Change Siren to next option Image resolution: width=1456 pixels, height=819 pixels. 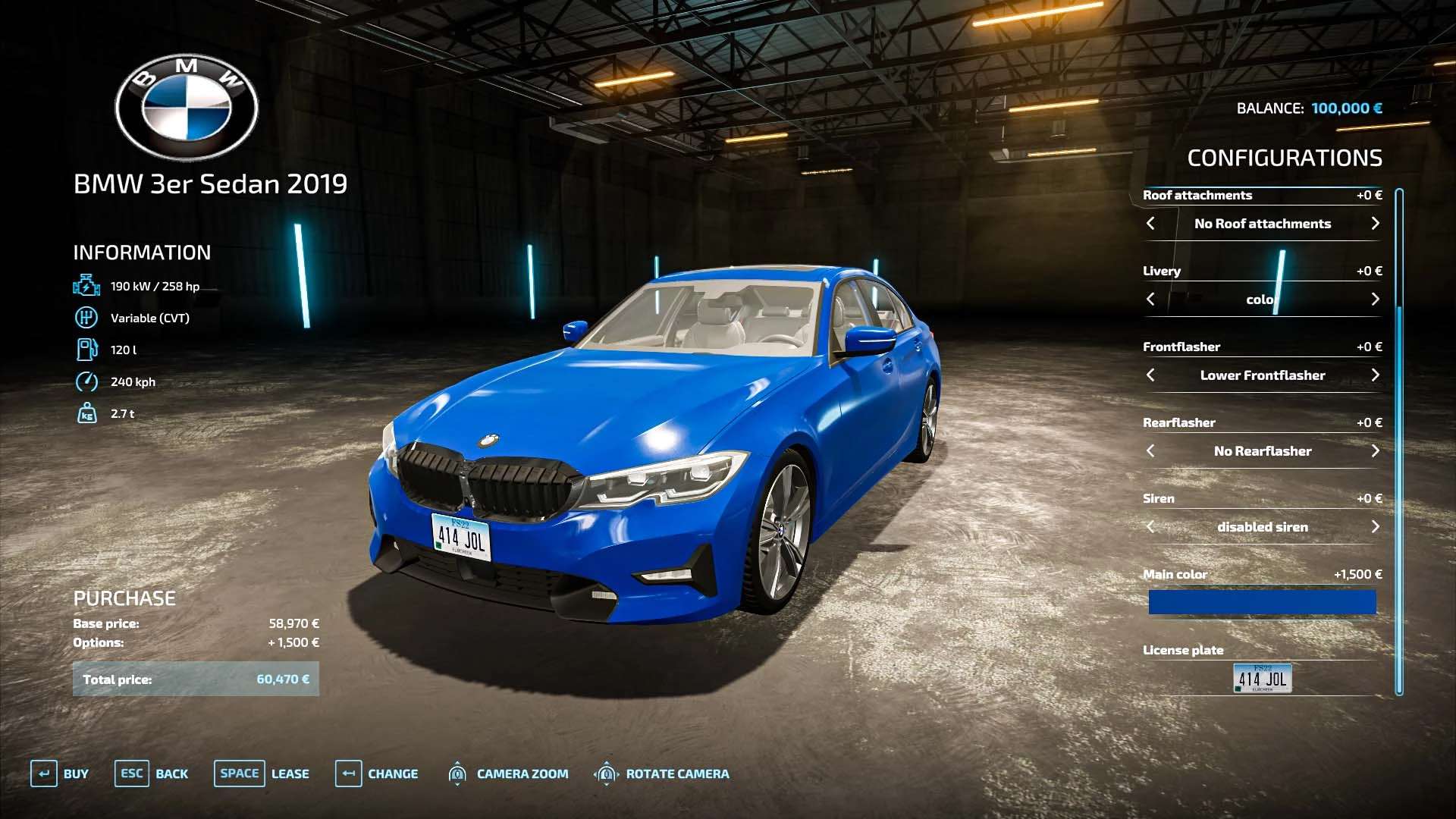[x=1375, y=527]
